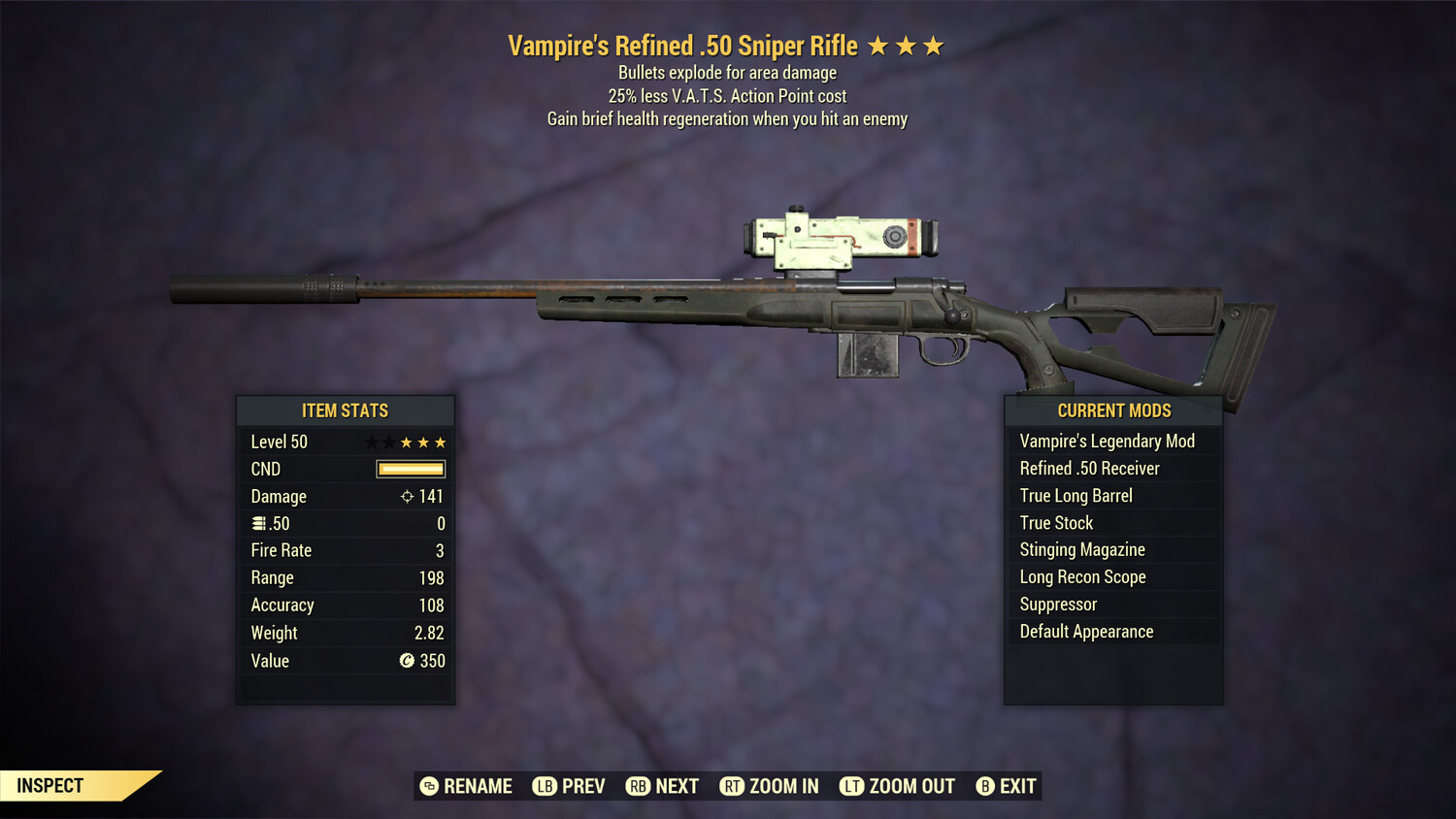Click the ammo magazine icon beside .50

coord(258,523)
